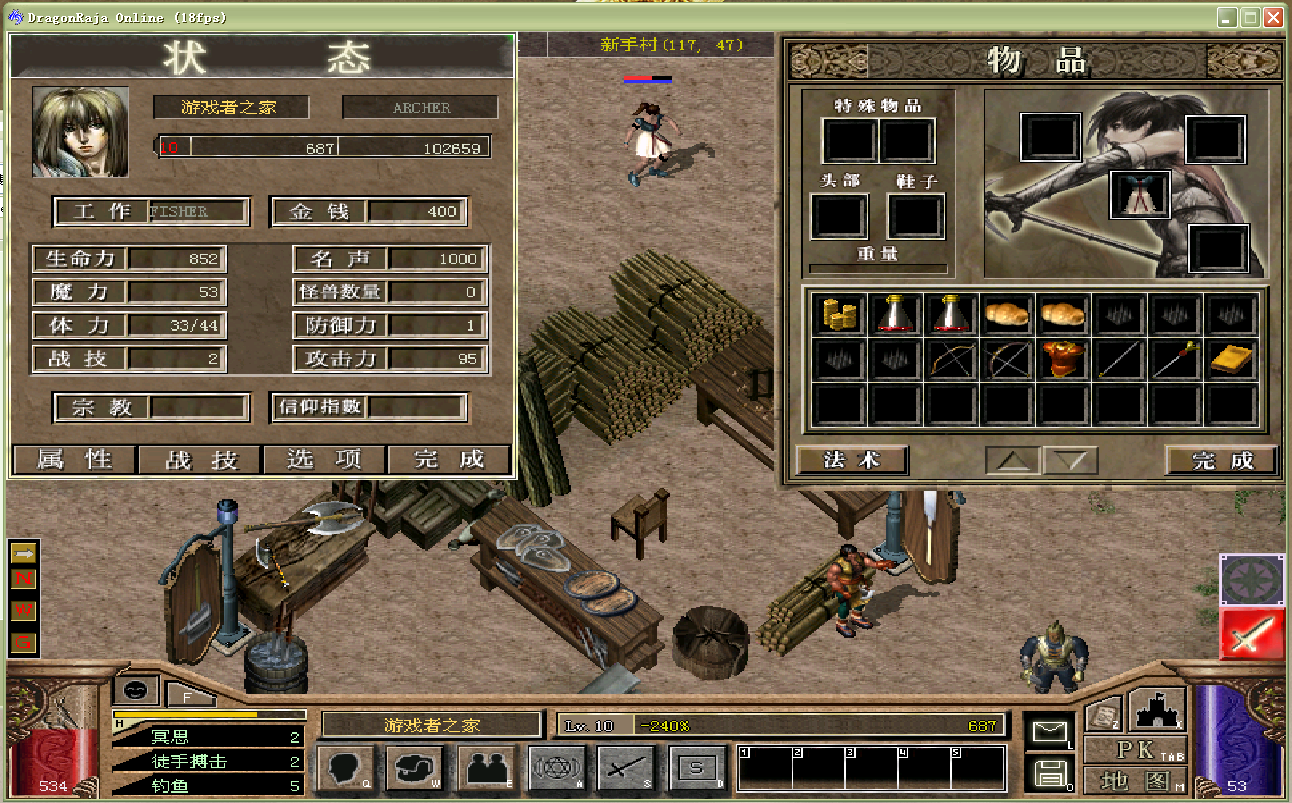Image resolution: width=1292 pixels, height=803 pixels.
Task: Click the castle silhouette icon
Action: point(1157,710)
